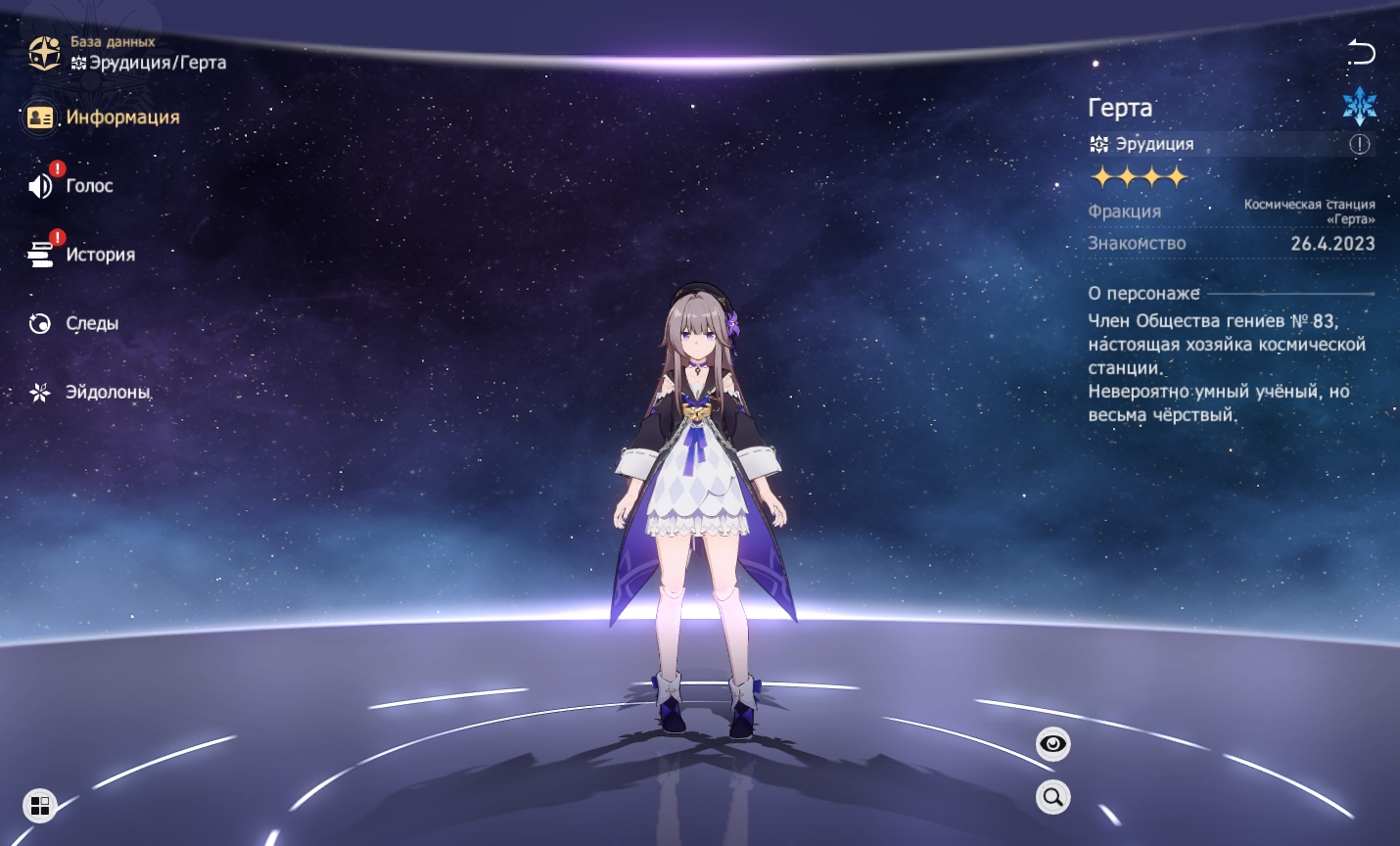This screenshot has width=1400, height=846.
Task: Toggle interface visibility with the eye button
Action: tap(1052, 744)
